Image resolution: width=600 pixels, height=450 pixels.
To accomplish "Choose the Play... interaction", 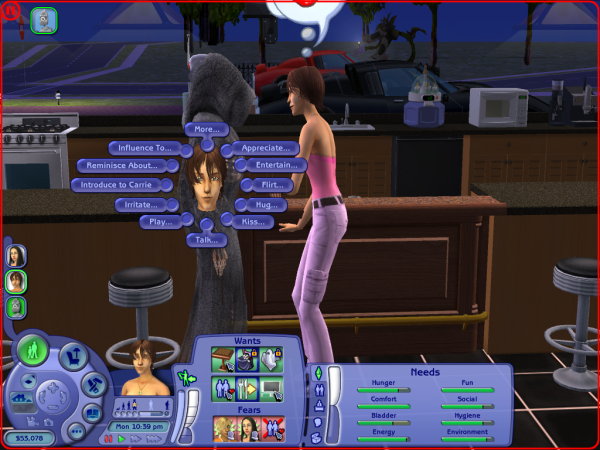I will click(x=158, y=222).
